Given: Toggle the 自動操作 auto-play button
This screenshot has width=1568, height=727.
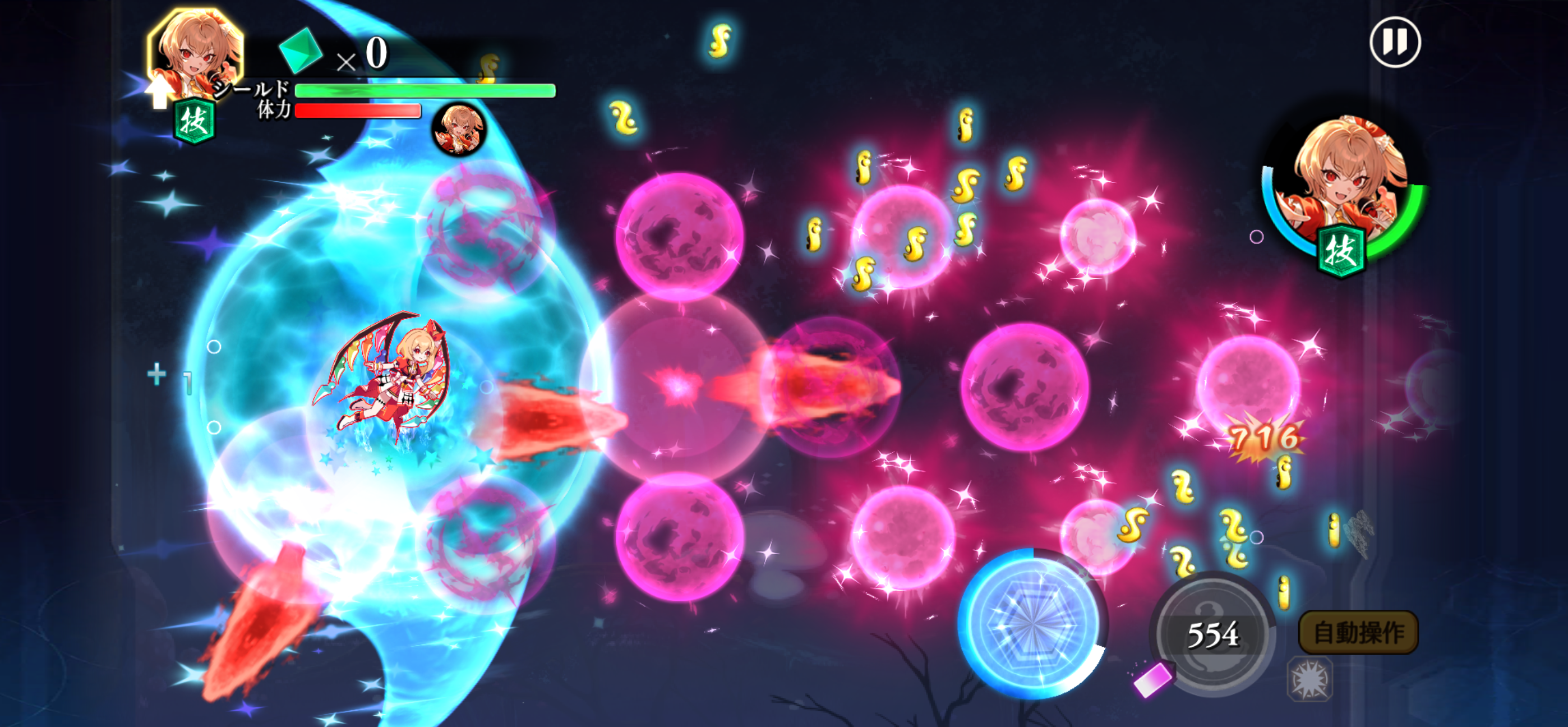Looking at the screenshot, I should pos(1358,633).
